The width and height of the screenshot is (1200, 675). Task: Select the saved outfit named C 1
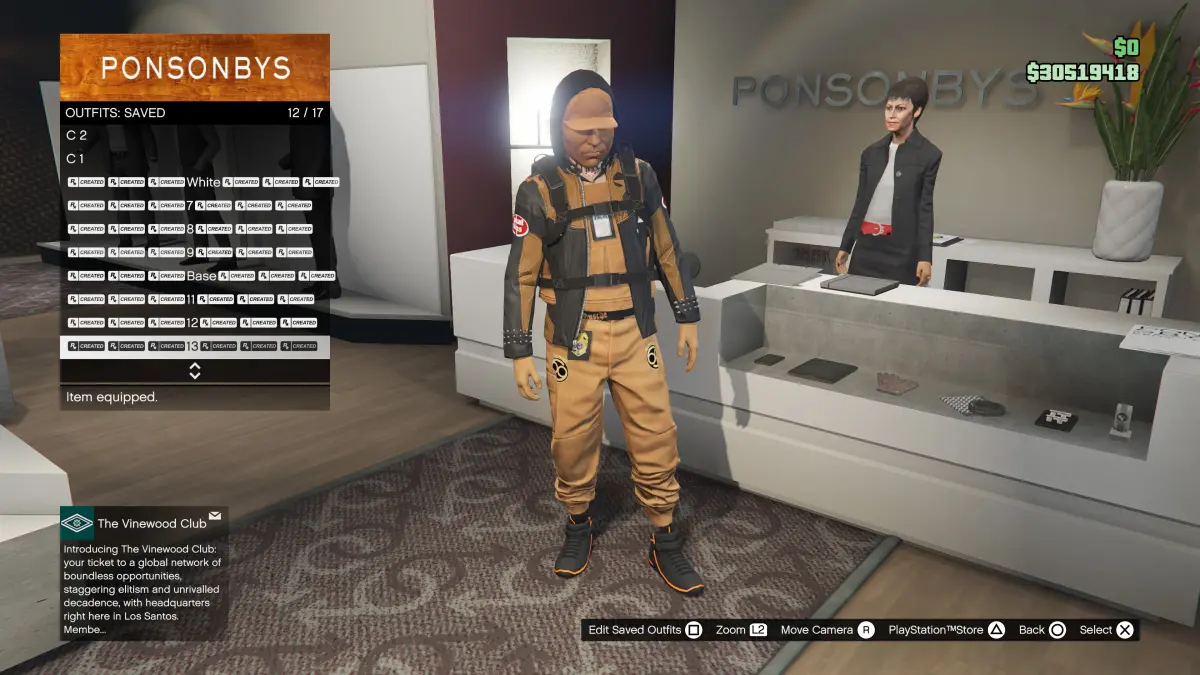[x=194, y=158]
